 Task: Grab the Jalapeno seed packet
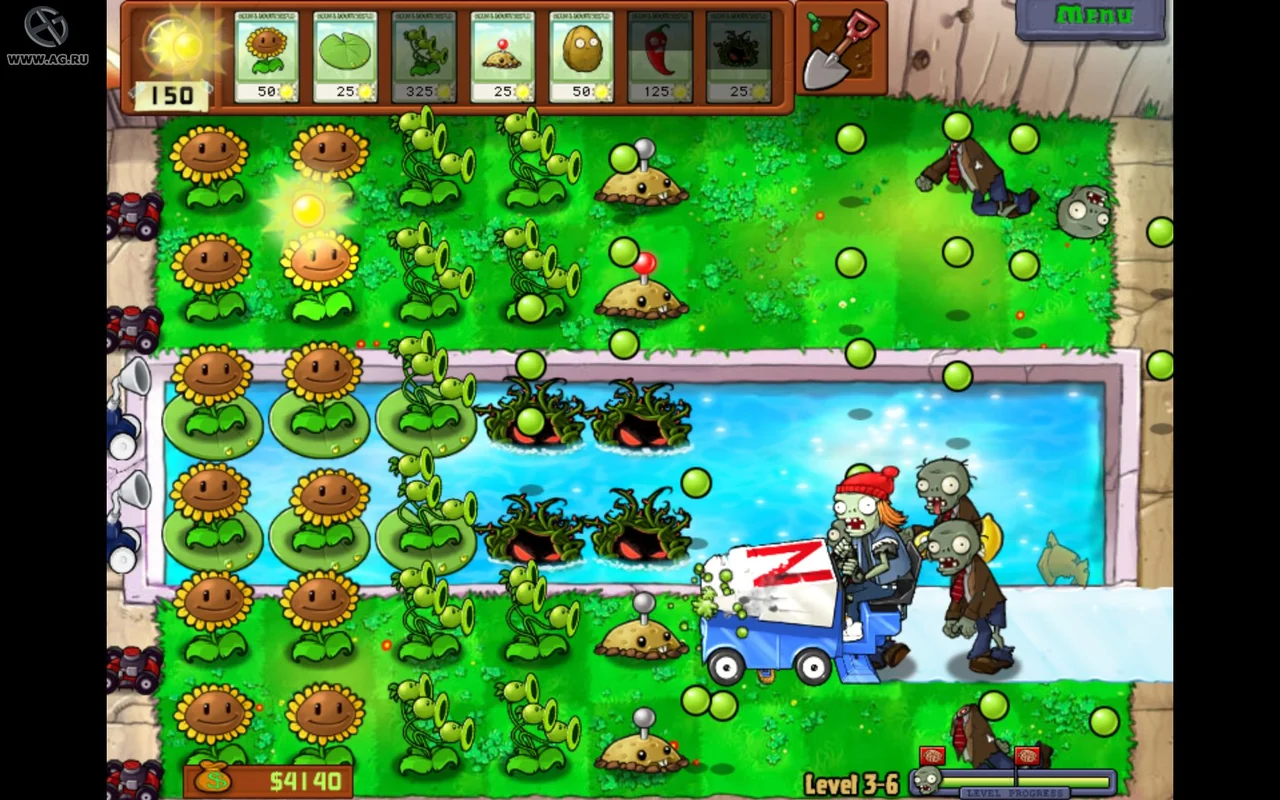(660, 55)
